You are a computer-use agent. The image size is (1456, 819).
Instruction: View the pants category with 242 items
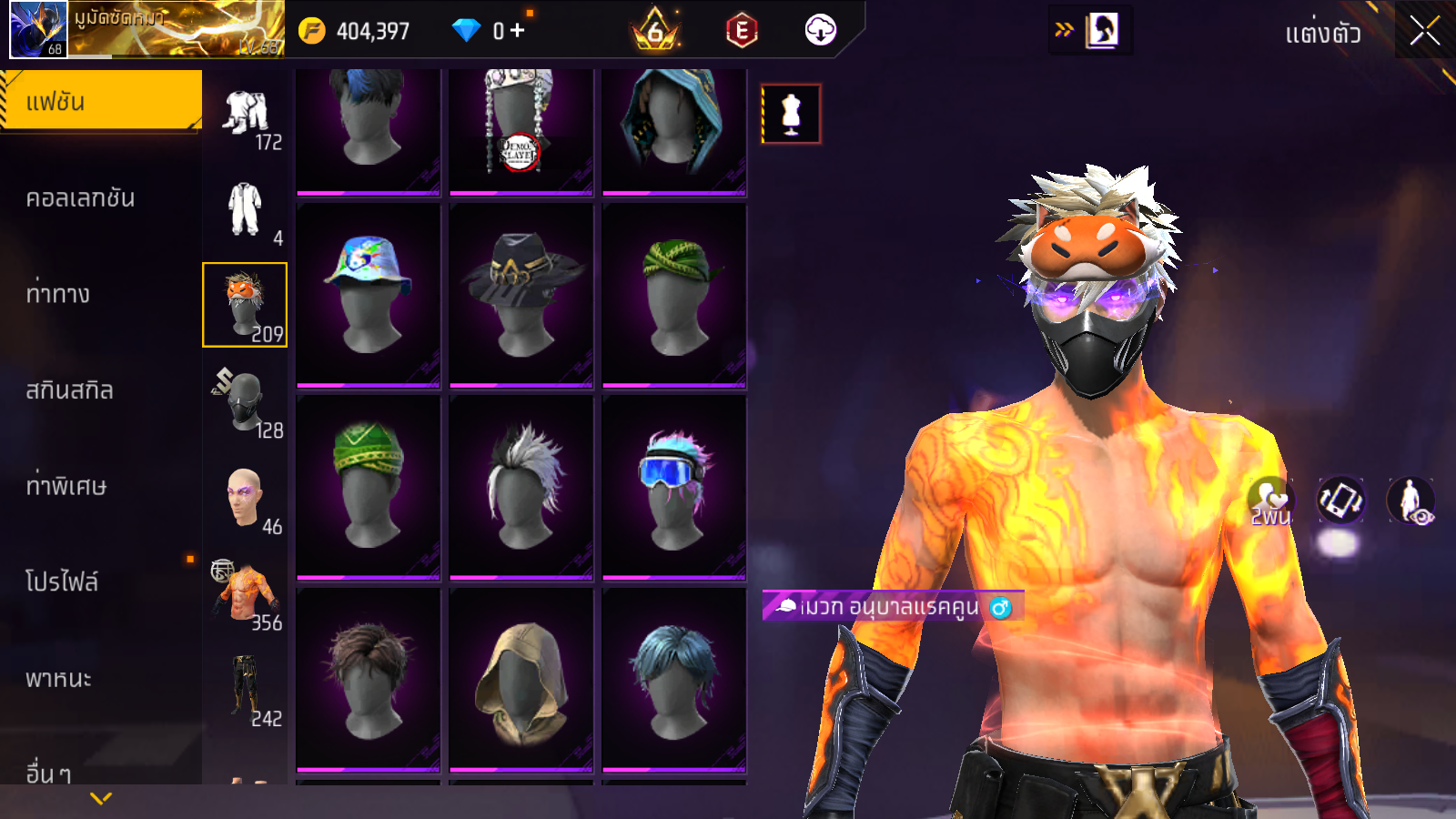(245, 690)
